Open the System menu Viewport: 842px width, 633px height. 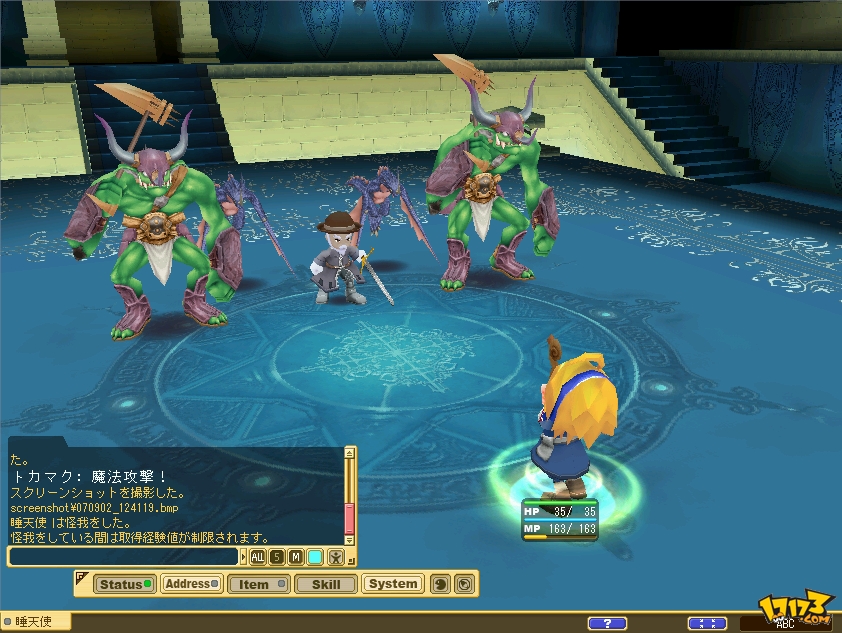392,584
